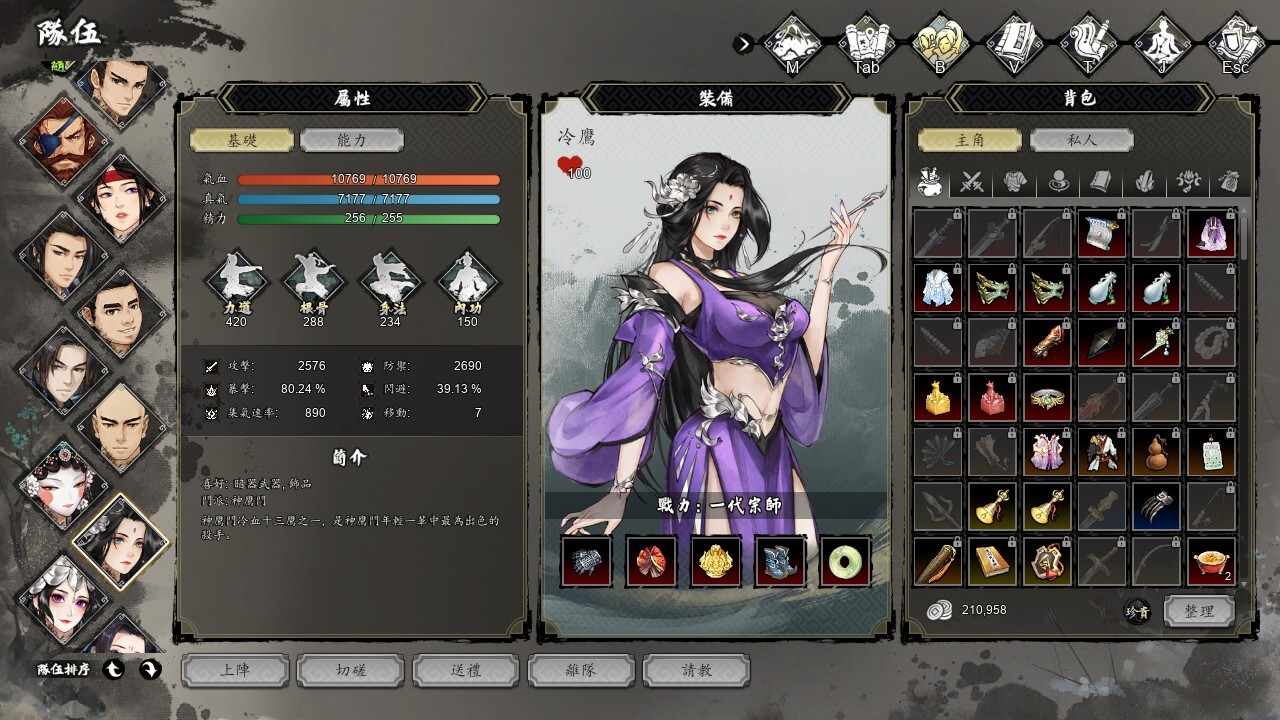Click the 送禮 gift button
The image size is (1280, 720).
(466, 670)
